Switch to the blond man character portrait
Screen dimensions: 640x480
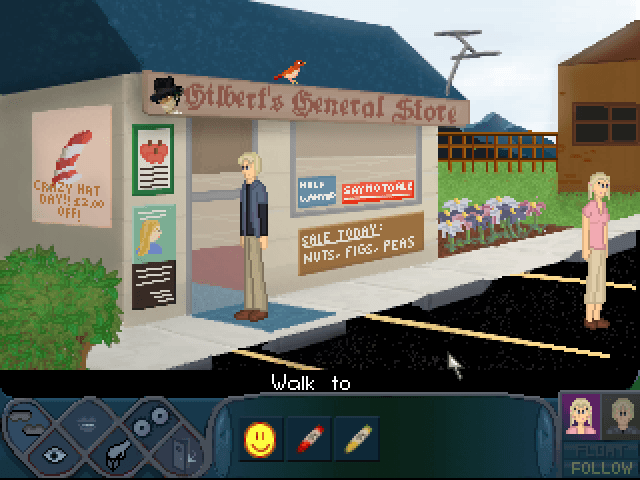[623, 415]
